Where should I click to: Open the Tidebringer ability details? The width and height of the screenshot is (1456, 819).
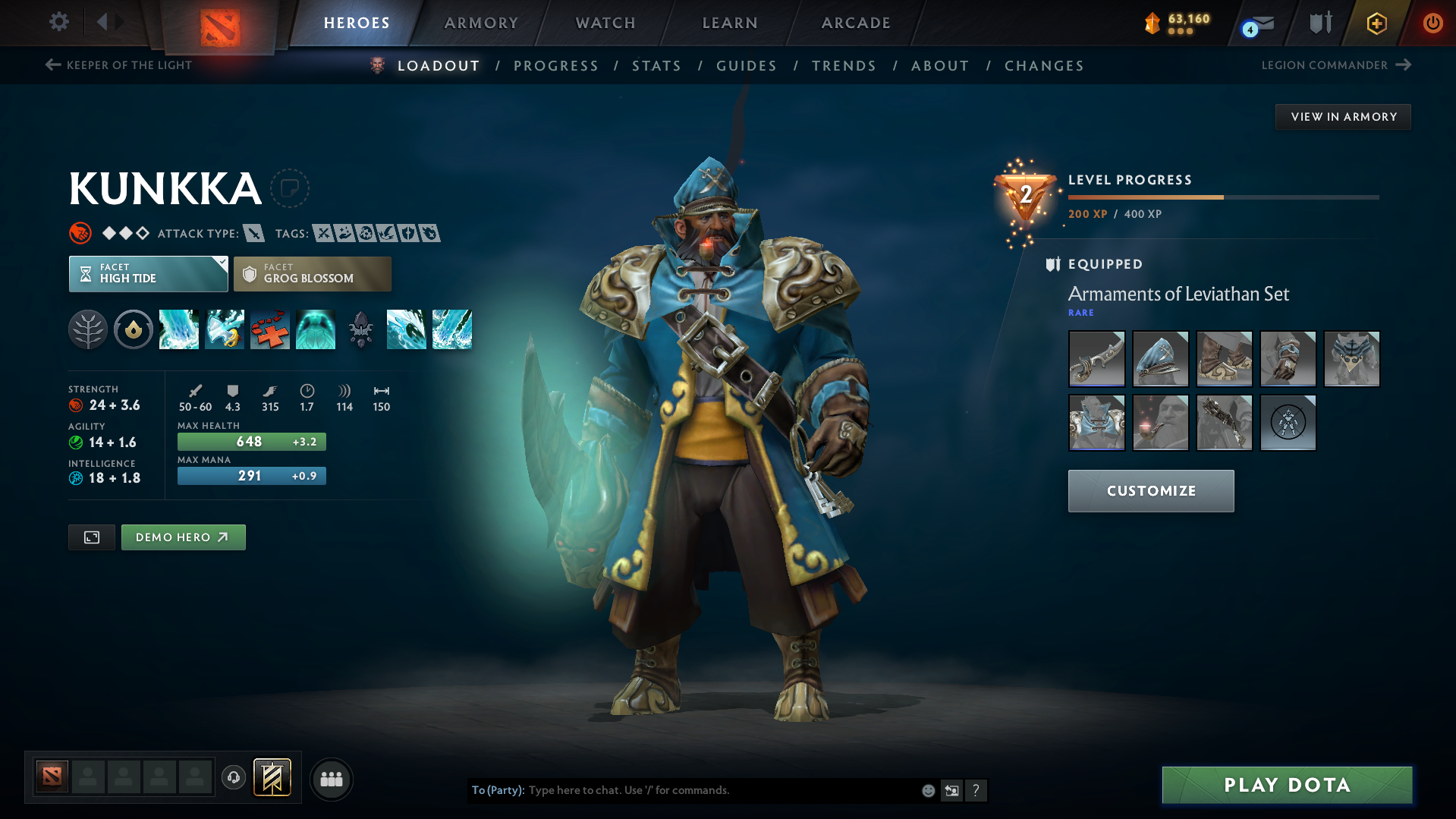[225, 329]
